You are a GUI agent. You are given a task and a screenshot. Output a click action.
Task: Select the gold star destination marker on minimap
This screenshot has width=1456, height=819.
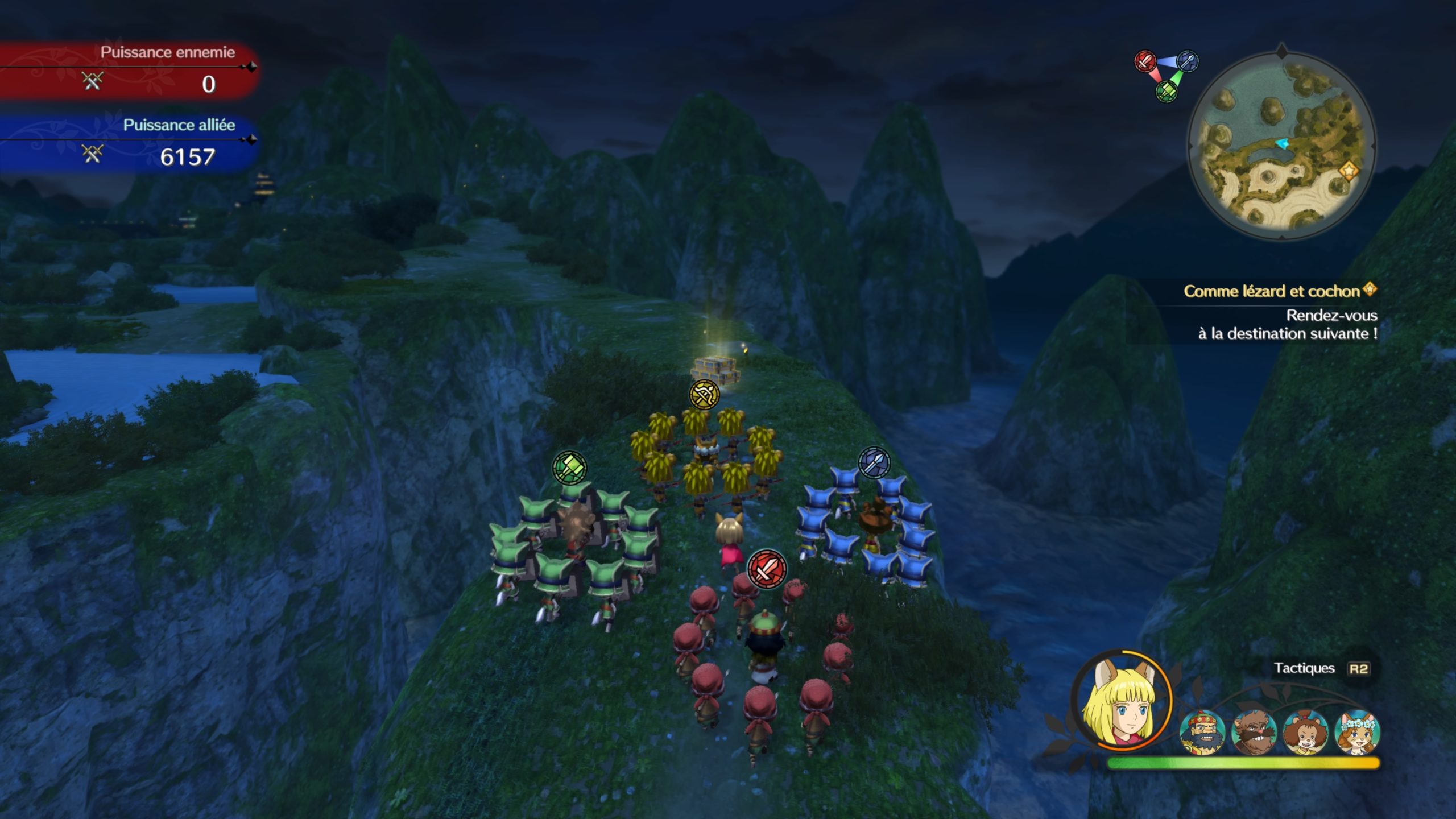(x=1347, y=169)
